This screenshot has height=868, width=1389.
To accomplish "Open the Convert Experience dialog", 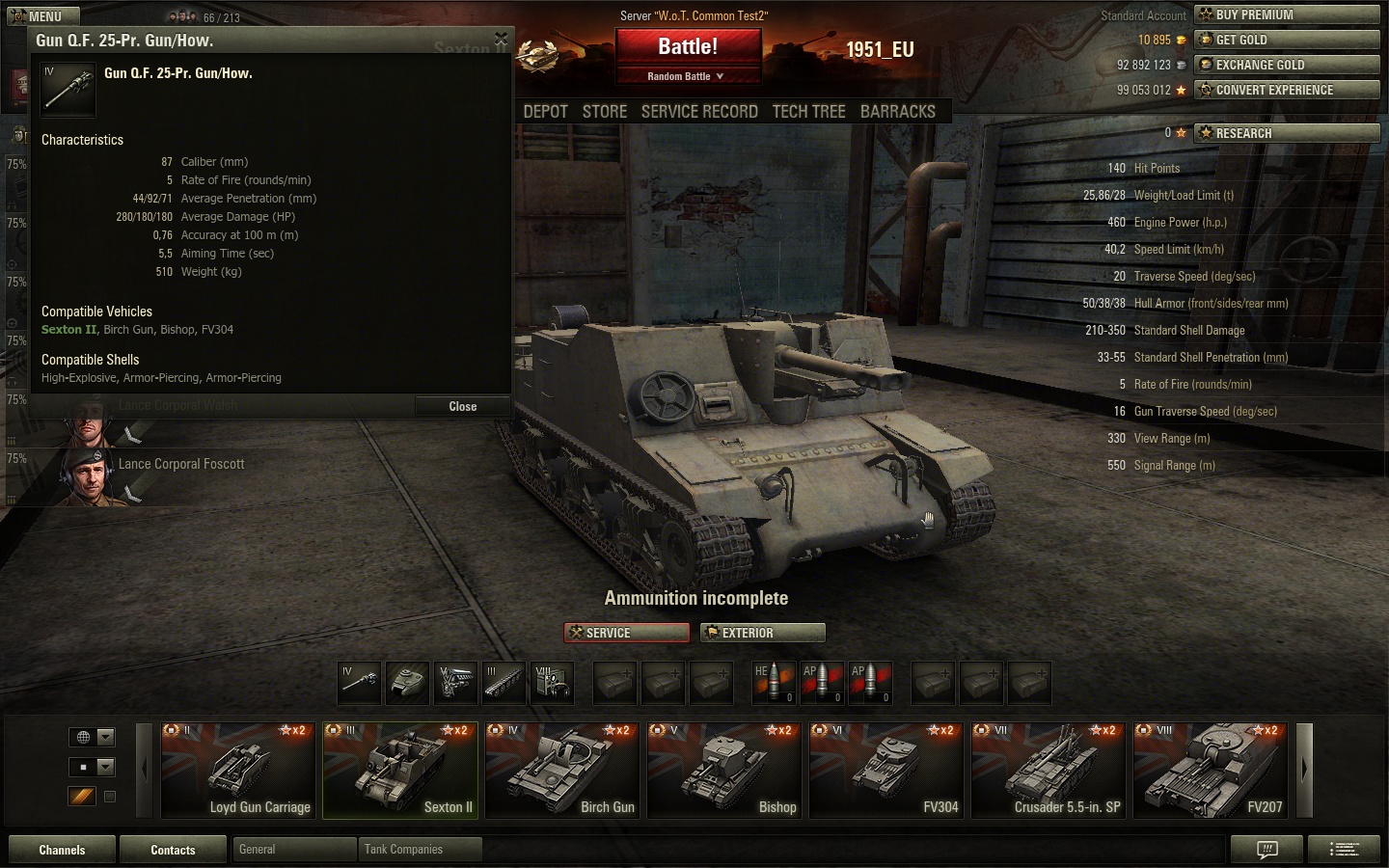I will point(1287,90).
